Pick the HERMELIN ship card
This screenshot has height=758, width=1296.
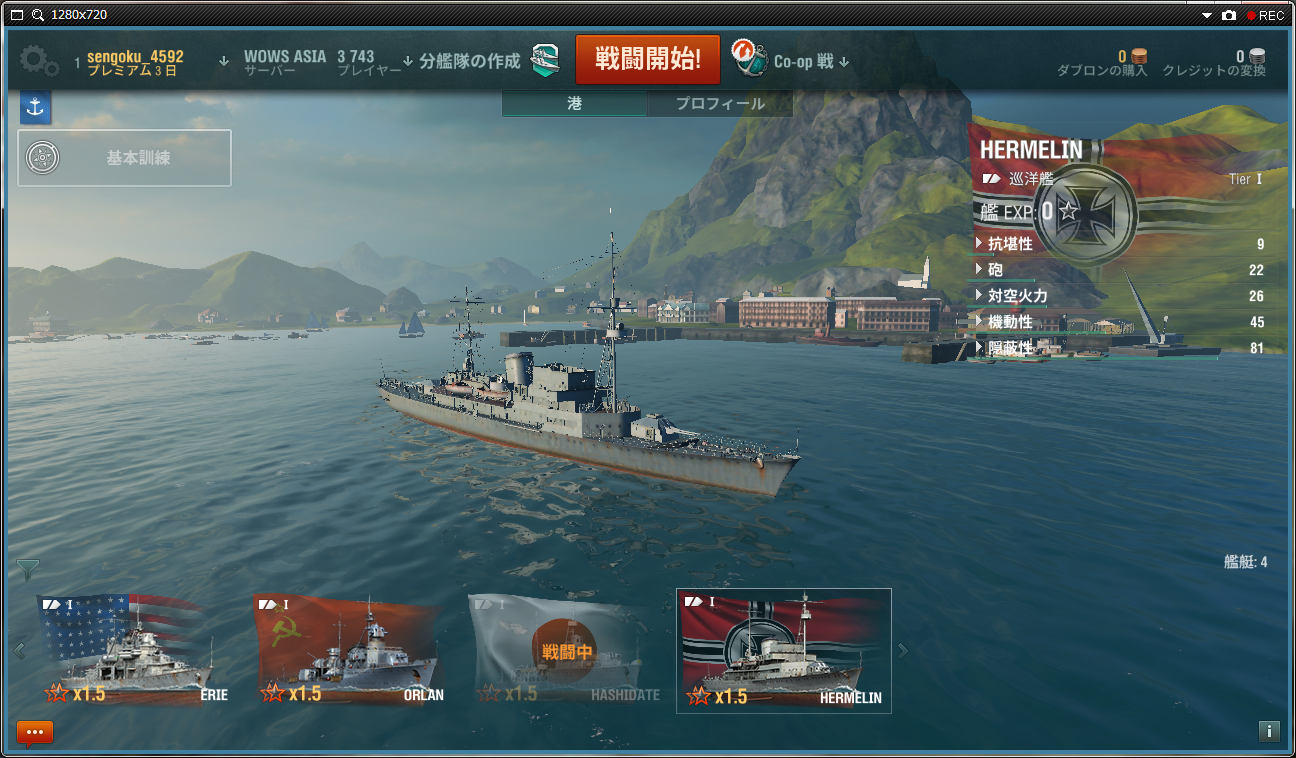(784, 651)
